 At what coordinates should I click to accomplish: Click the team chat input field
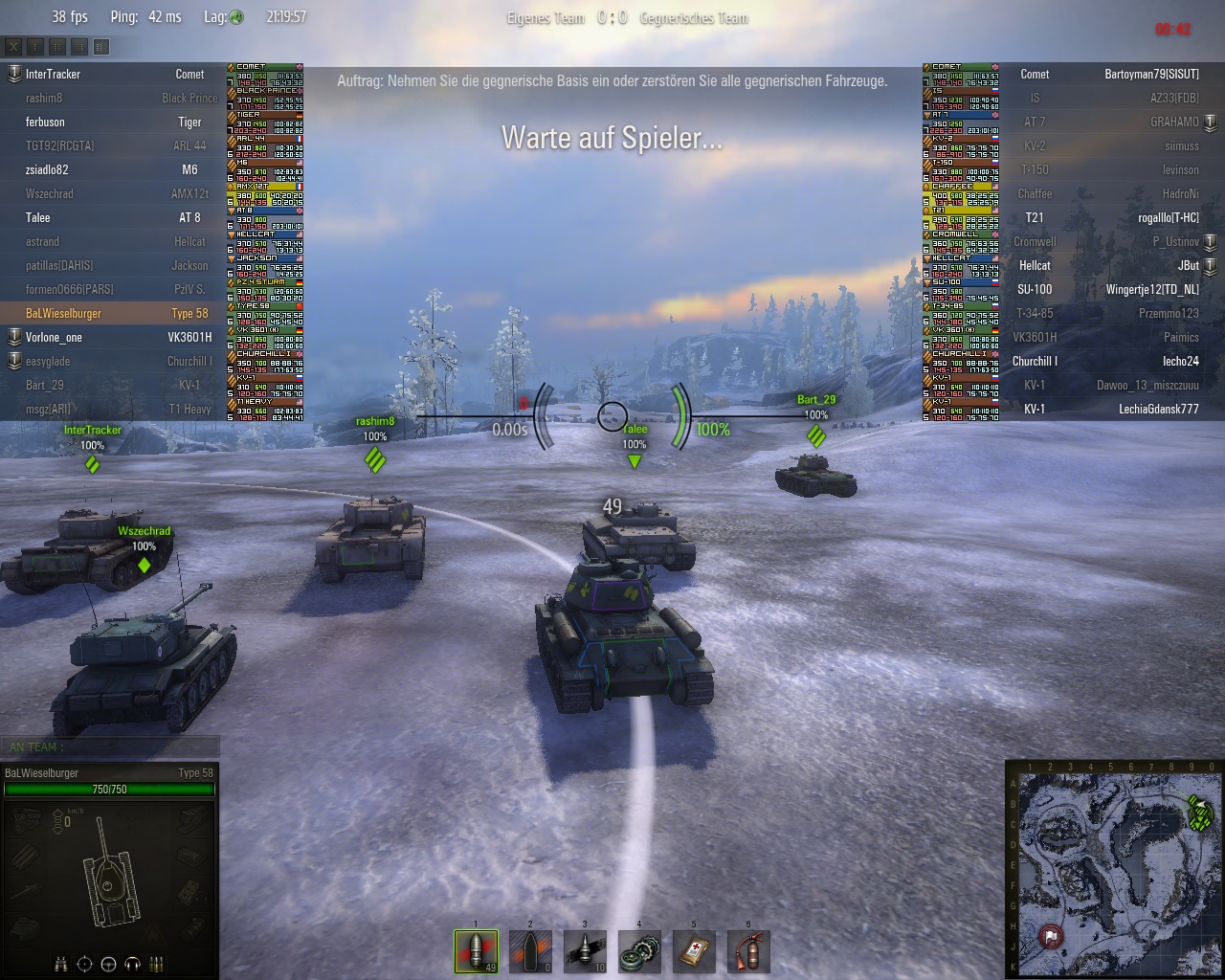pyautogui.click(x=110, y=746)
